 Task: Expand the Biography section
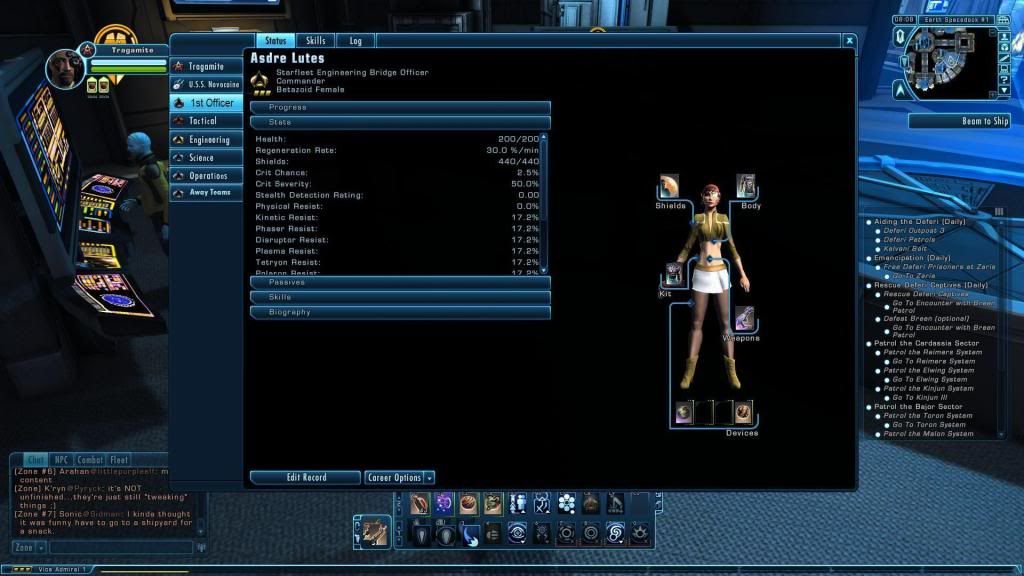400,312
